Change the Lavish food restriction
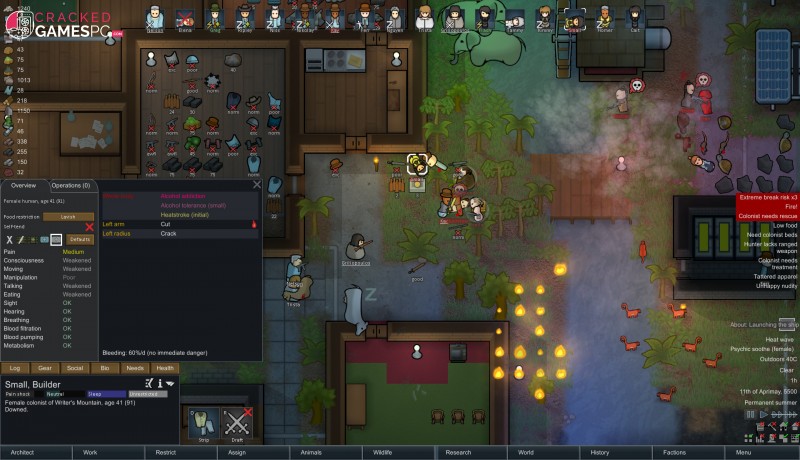This screenshot has width=800, height=460. click(x=68, y=217)
